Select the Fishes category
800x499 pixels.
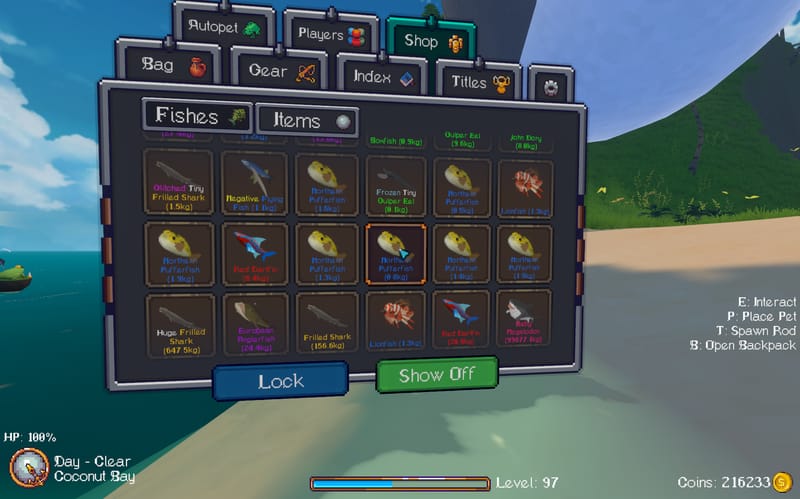pyautogui.click(x=197, y=117)
